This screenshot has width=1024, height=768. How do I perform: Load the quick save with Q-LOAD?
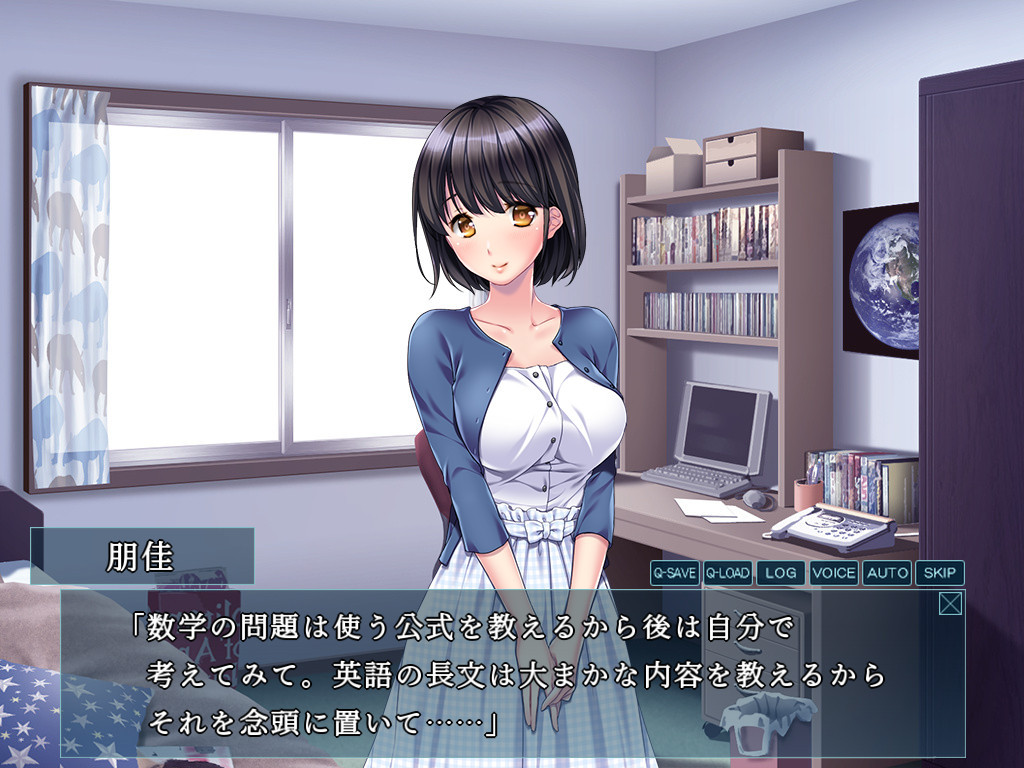click(727, 573)
